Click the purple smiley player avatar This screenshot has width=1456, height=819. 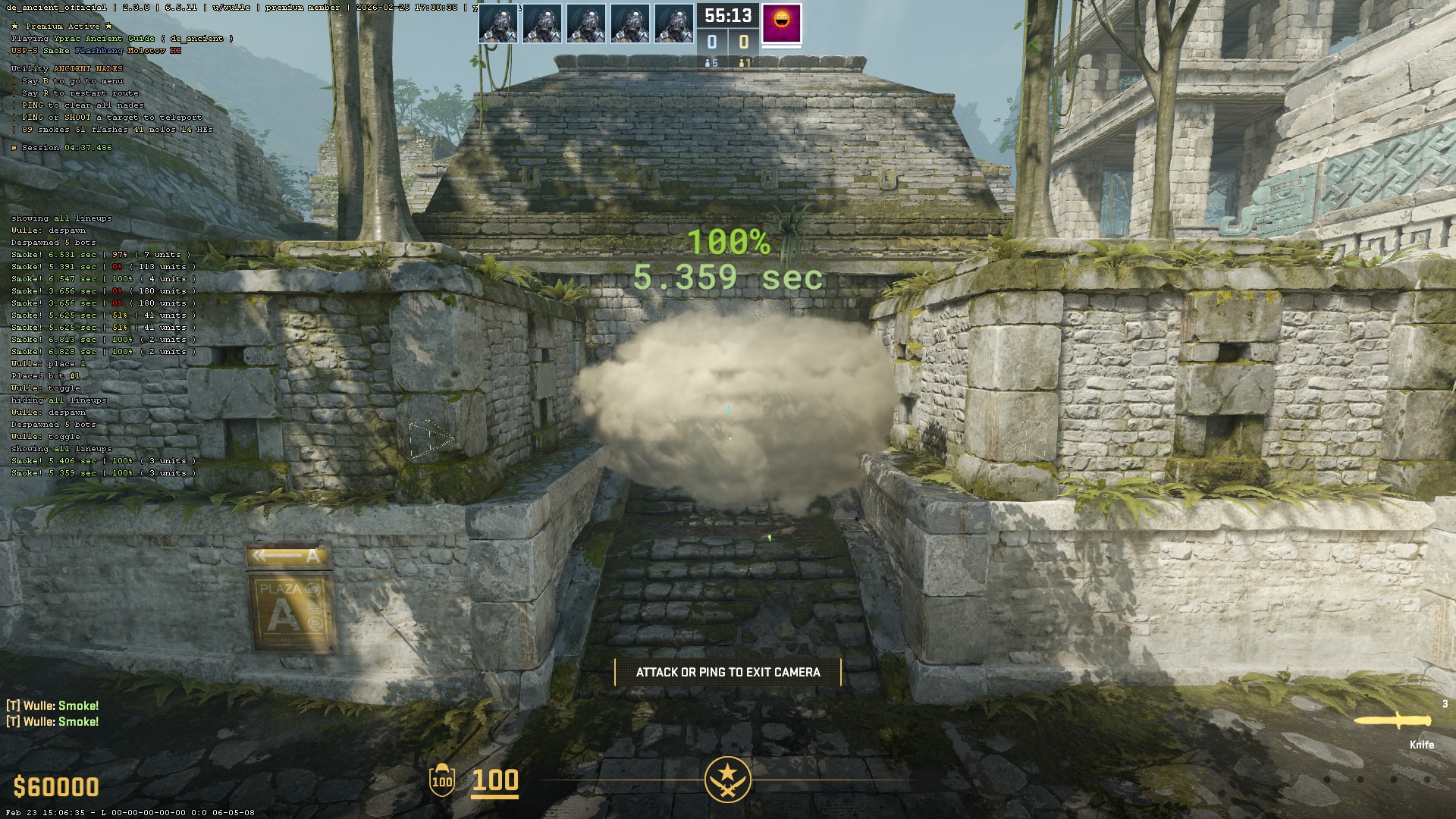(x=781, y=23)
